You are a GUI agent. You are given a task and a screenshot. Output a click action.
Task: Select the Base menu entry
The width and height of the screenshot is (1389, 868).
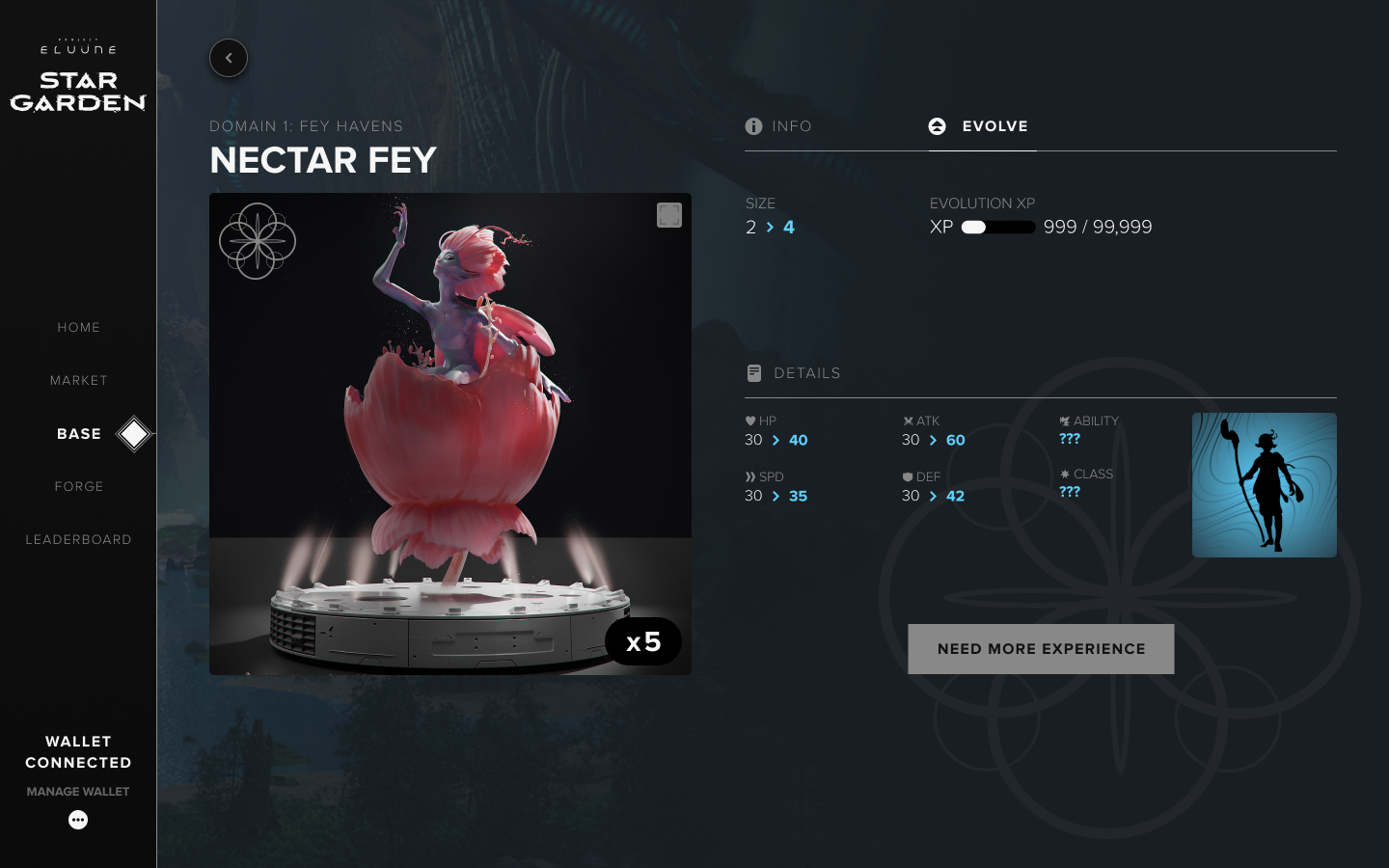tap(79, 434)
